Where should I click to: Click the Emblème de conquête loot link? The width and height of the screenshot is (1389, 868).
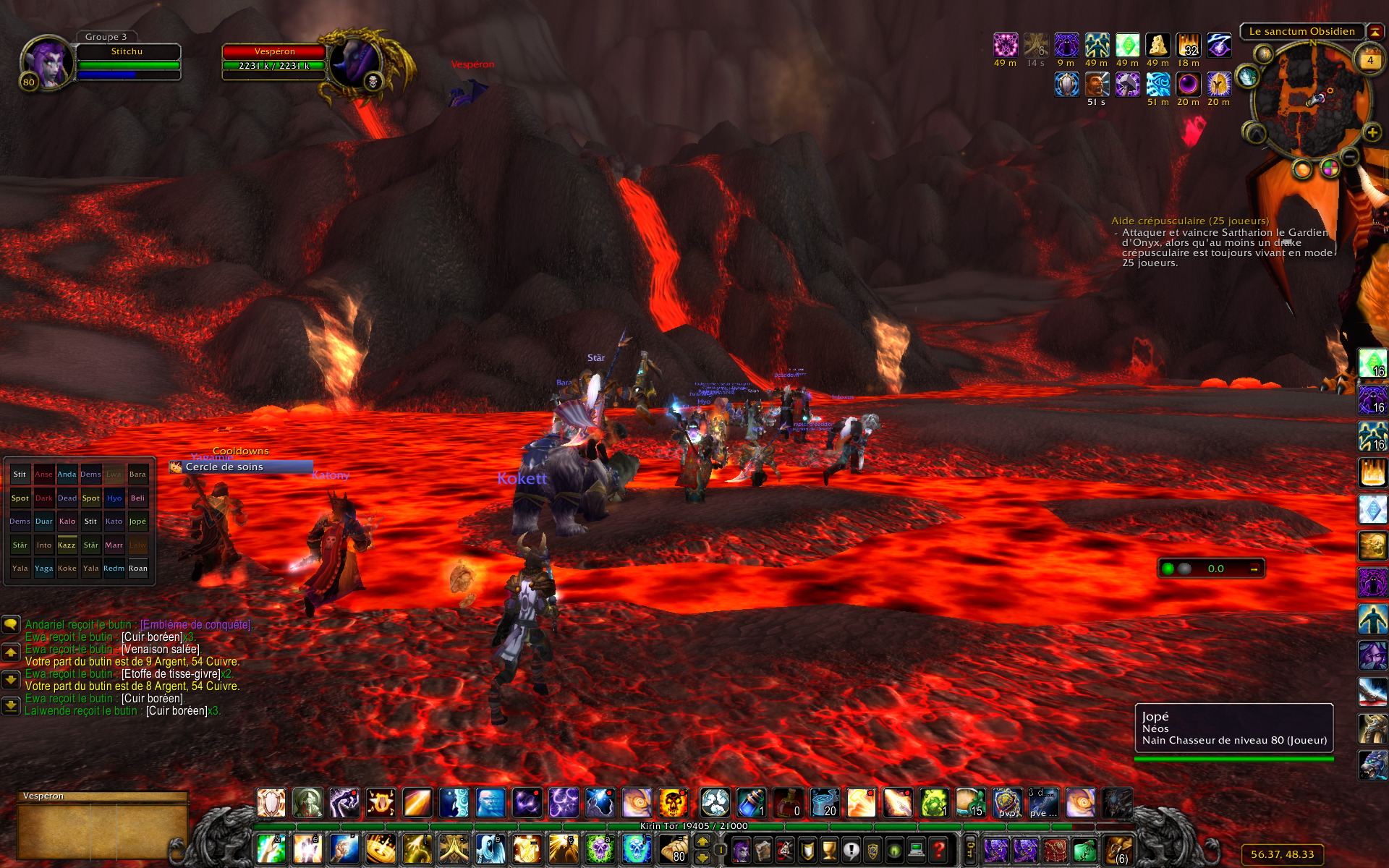pyautogui.click(x=195, y=625)
